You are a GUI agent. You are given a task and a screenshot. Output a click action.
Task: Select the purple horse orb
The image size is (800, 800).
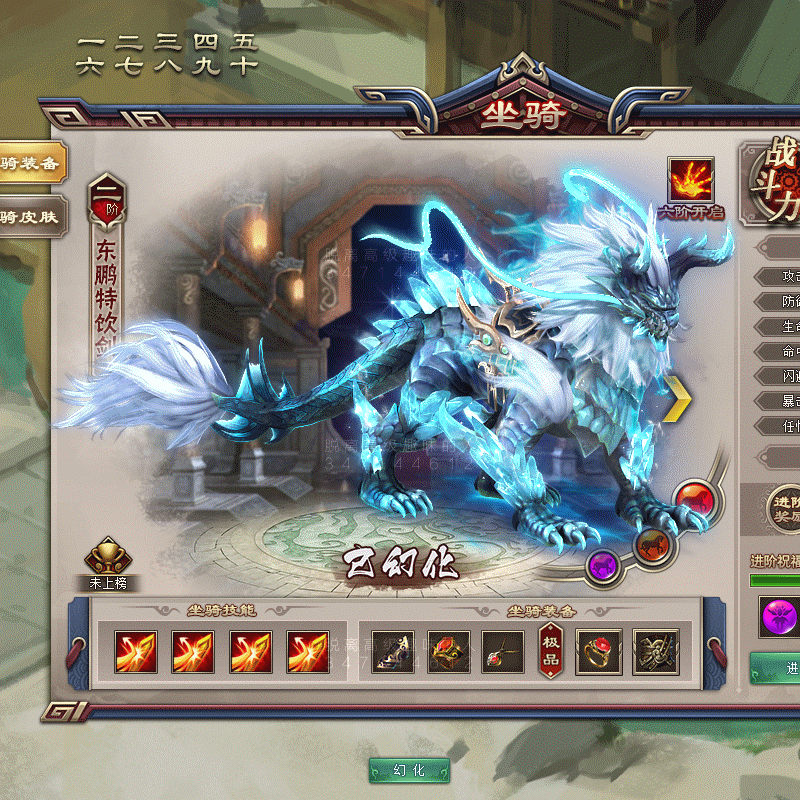(603, 566)
